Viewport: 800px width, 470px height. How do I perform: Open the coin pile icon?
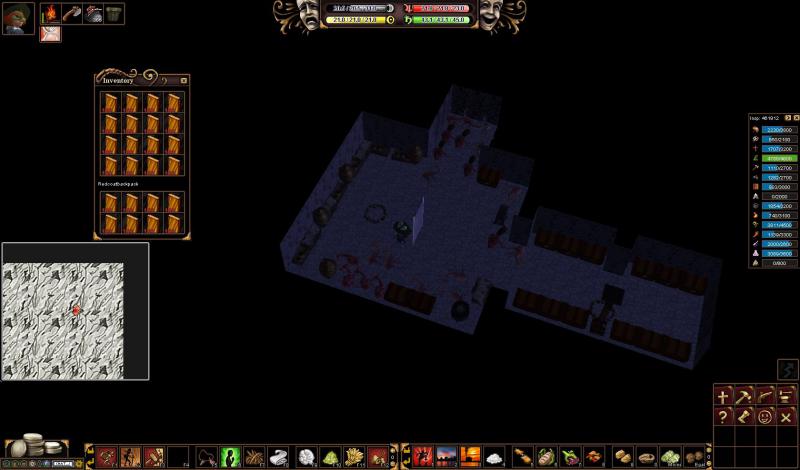click(30, 446)
